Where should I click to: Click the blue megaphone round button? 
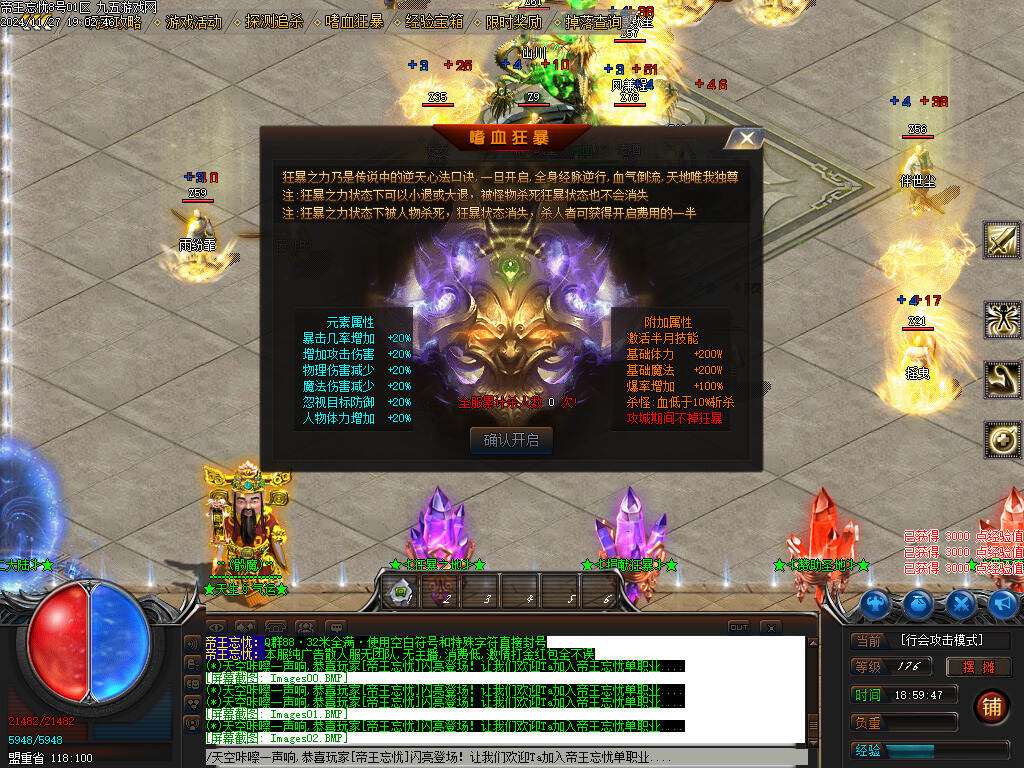coord(1004,603)
